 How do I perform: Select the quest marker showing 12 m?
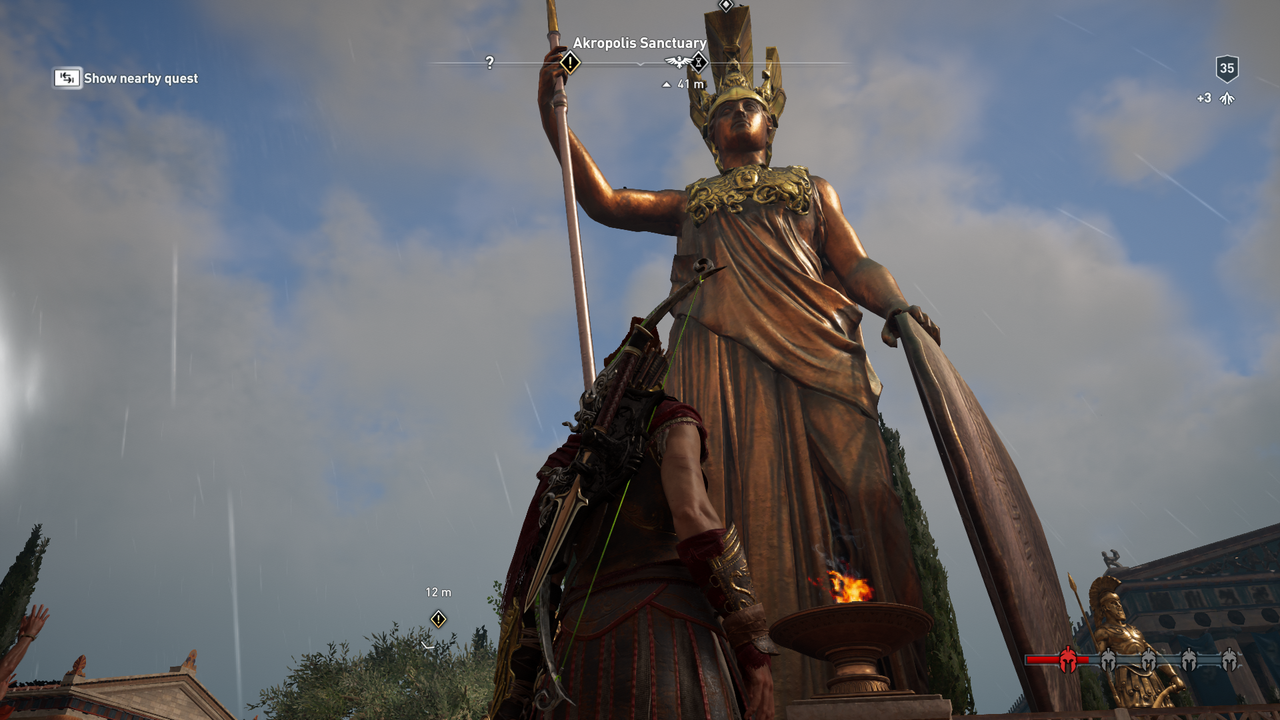pos(438,619)
